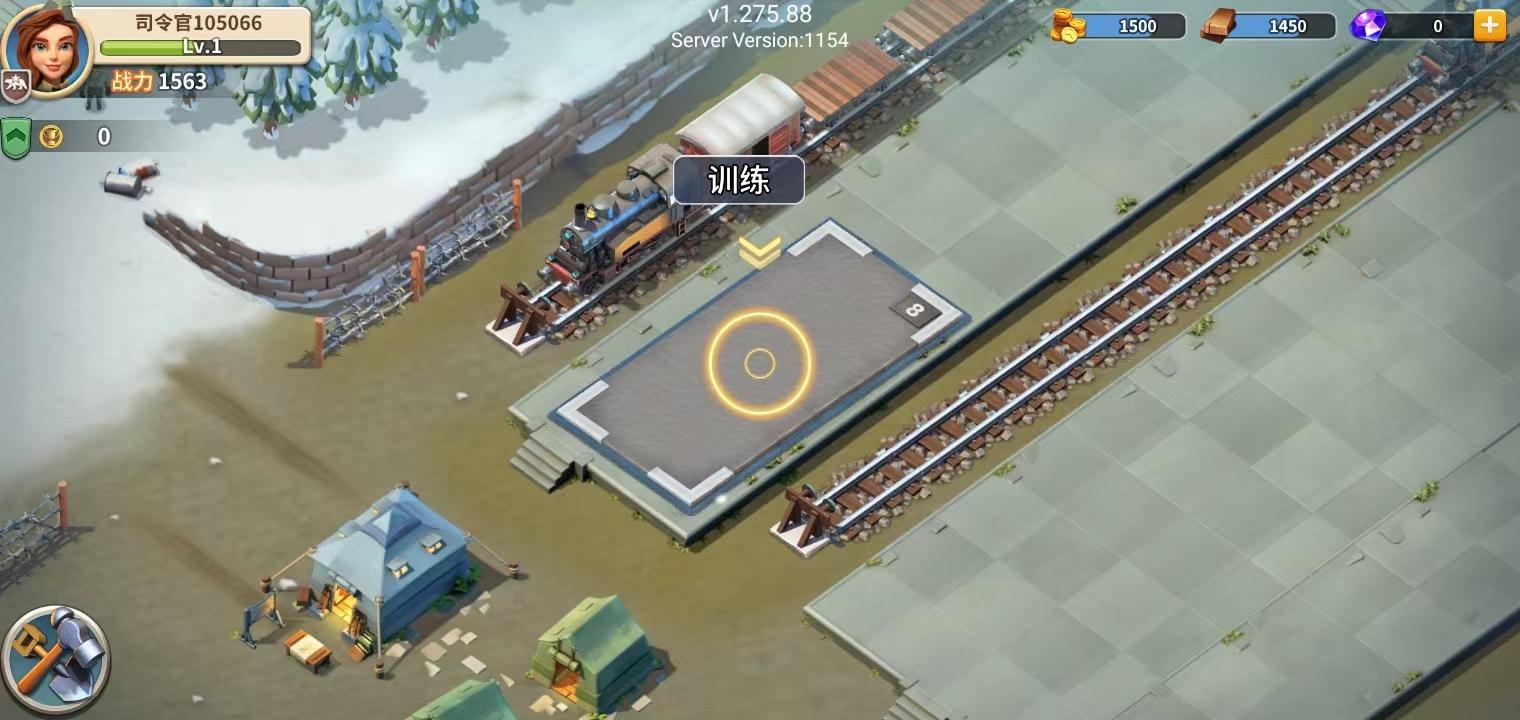Open the hammer and shovel build menu
The height and width of the screenshot is (720, 1520).
click(55, 660)
